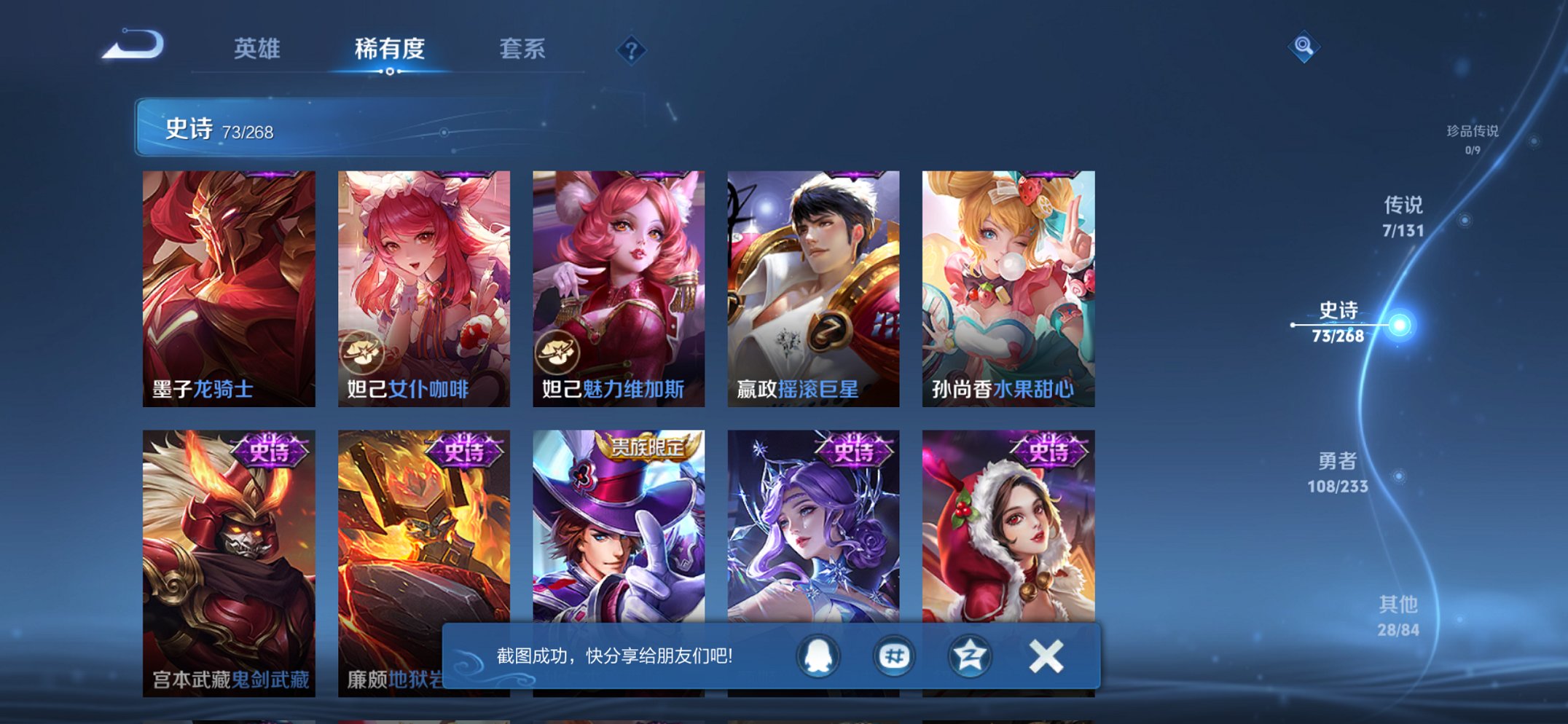
Task: Switch to the 英雄 tab
Action: (x=257, y=48)
